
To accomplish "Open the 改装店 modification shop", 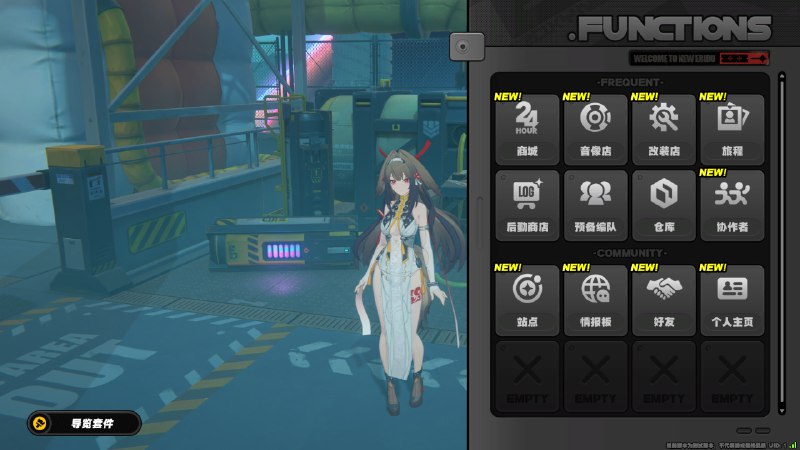I will click(663, 128).
